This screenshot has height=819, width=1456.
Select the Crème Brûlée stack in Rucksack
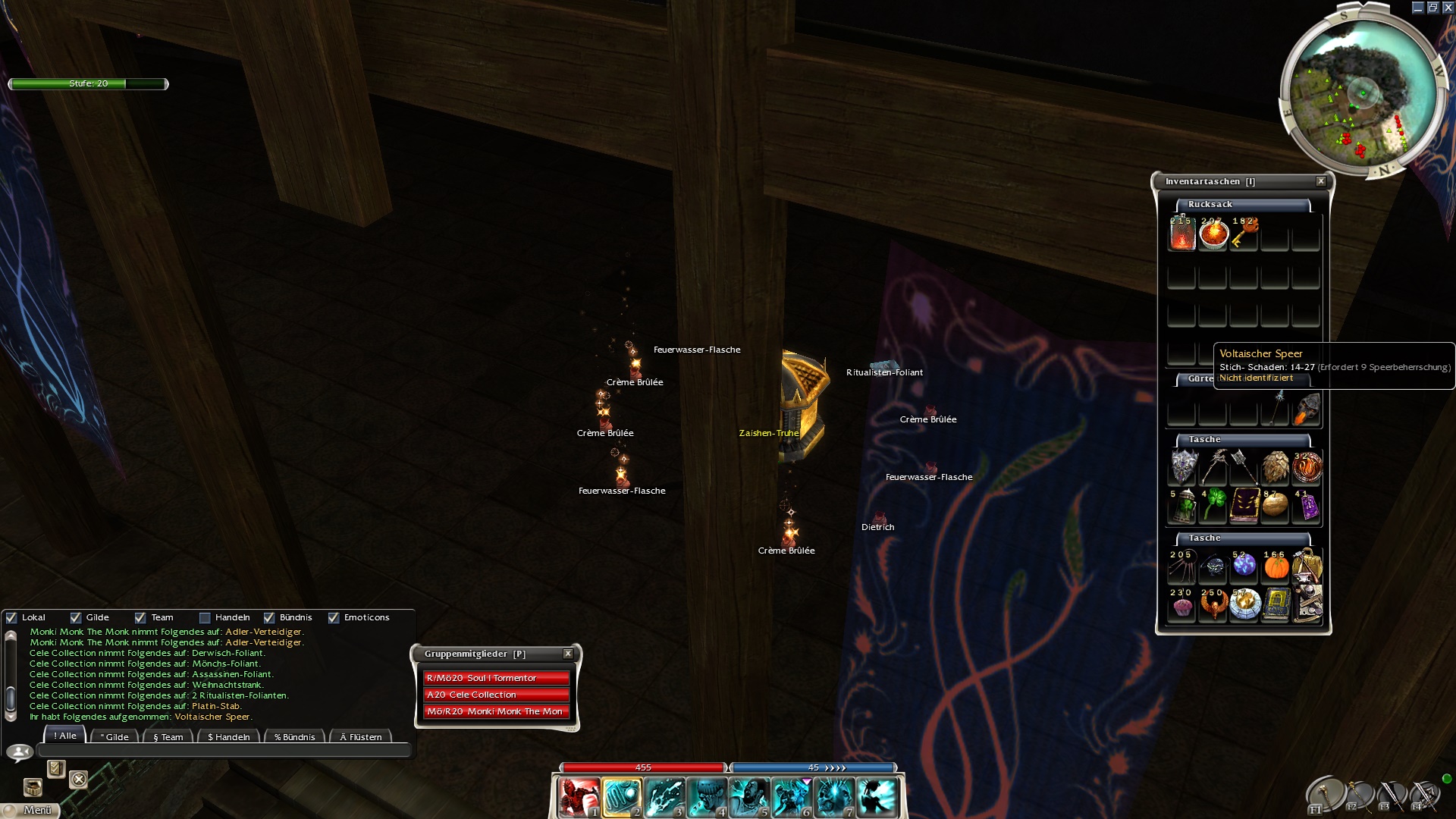coord(1213,234)
